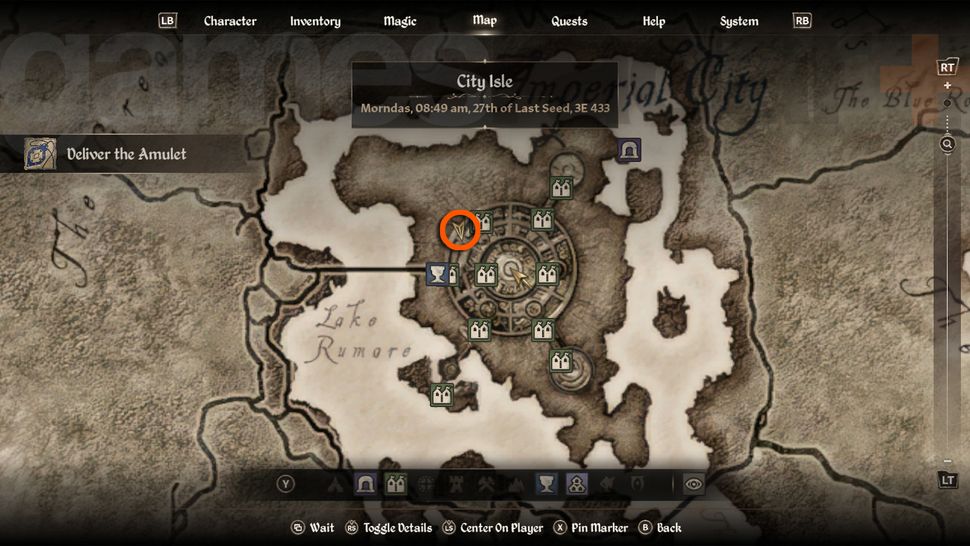The height and width of the screenshot is (546, 970).
Task: Toggle the city gates map filter
Action: (x=395, y=484)
